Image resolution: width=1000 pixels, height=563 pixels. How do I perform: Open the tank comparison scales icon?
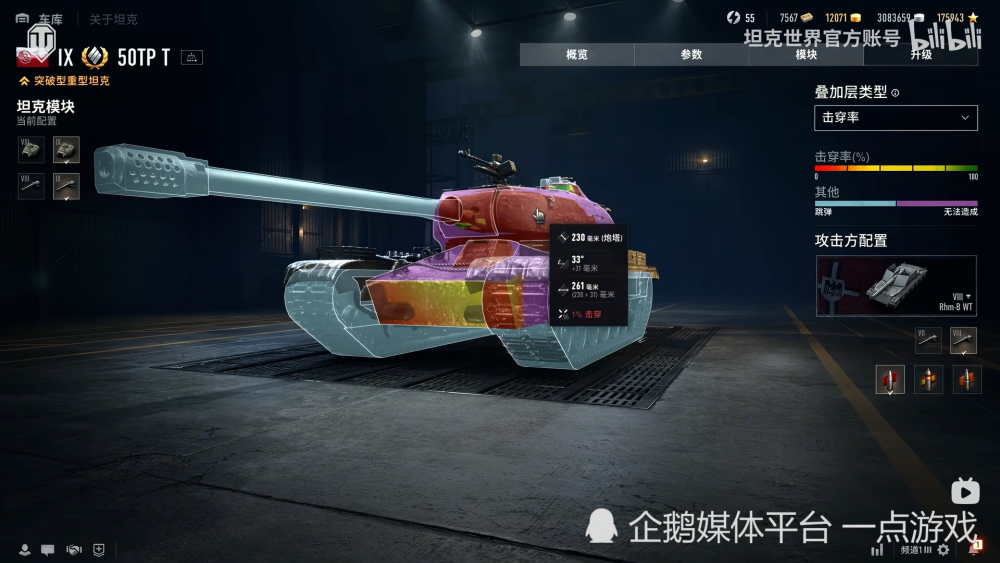click(191, 57)
